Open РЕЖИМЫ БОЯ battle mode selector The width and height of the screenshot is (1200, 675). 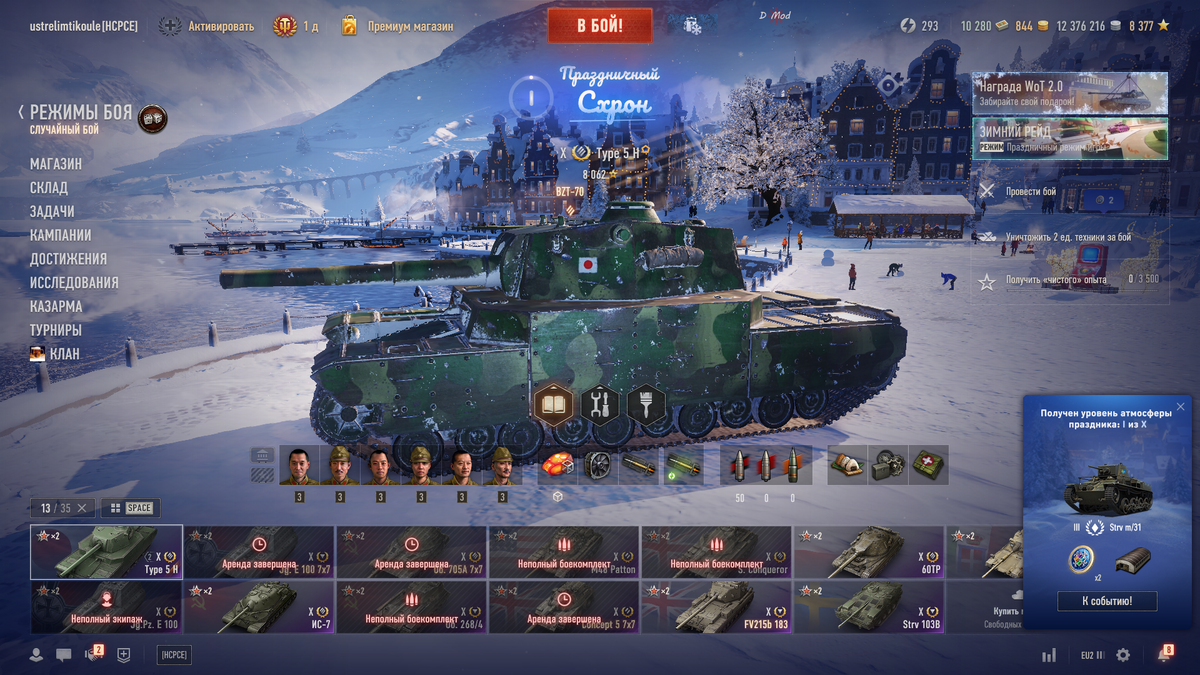[80, 113]
